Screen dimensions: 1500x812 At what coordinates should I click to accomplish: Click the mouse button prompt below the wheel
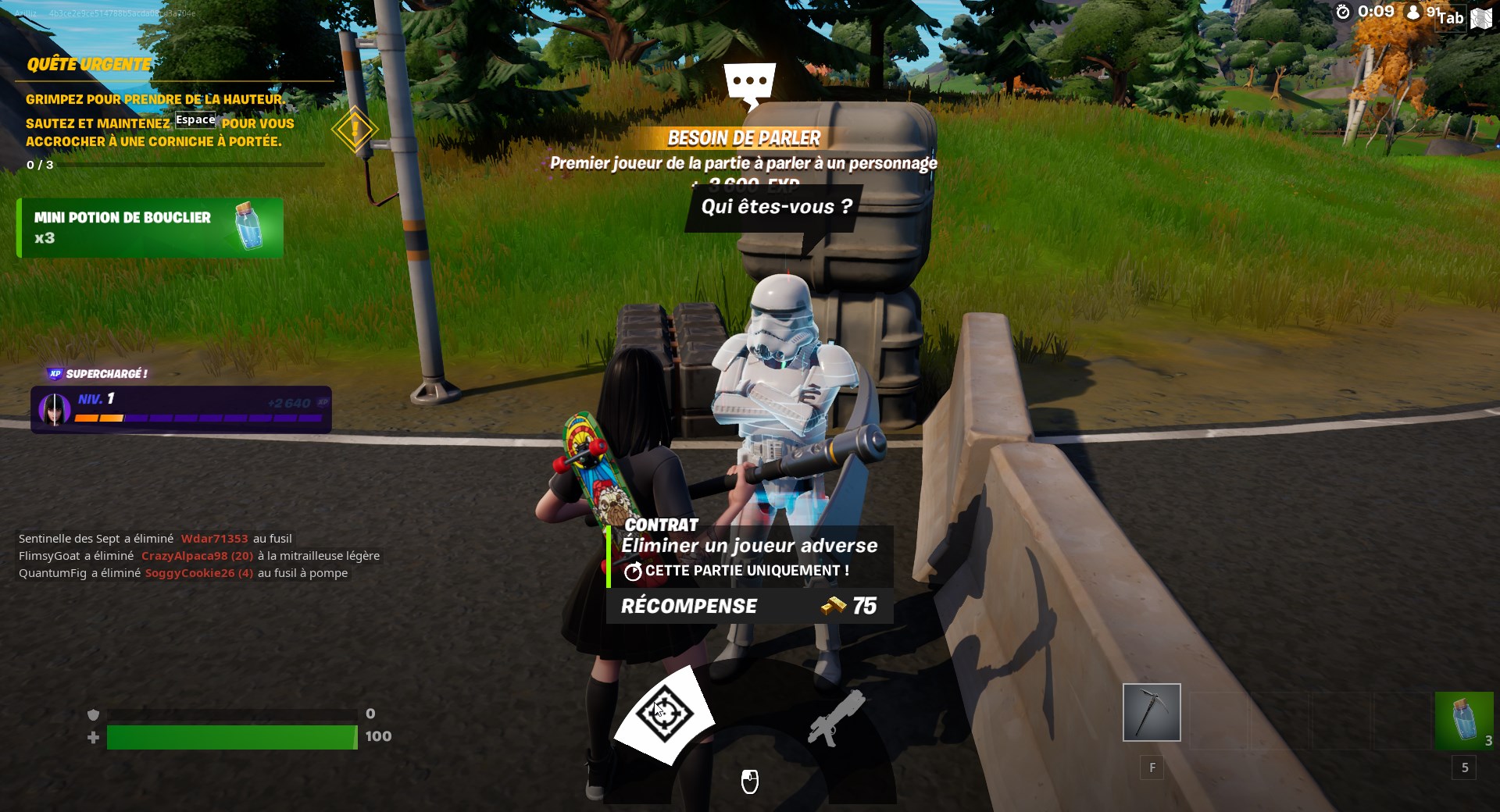(x=750, y=781)
